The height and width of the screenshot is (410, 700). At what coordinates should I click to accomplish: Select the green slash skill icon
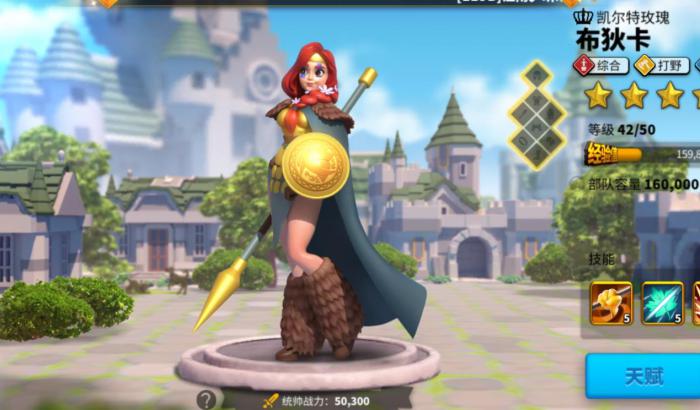(661, 302)
